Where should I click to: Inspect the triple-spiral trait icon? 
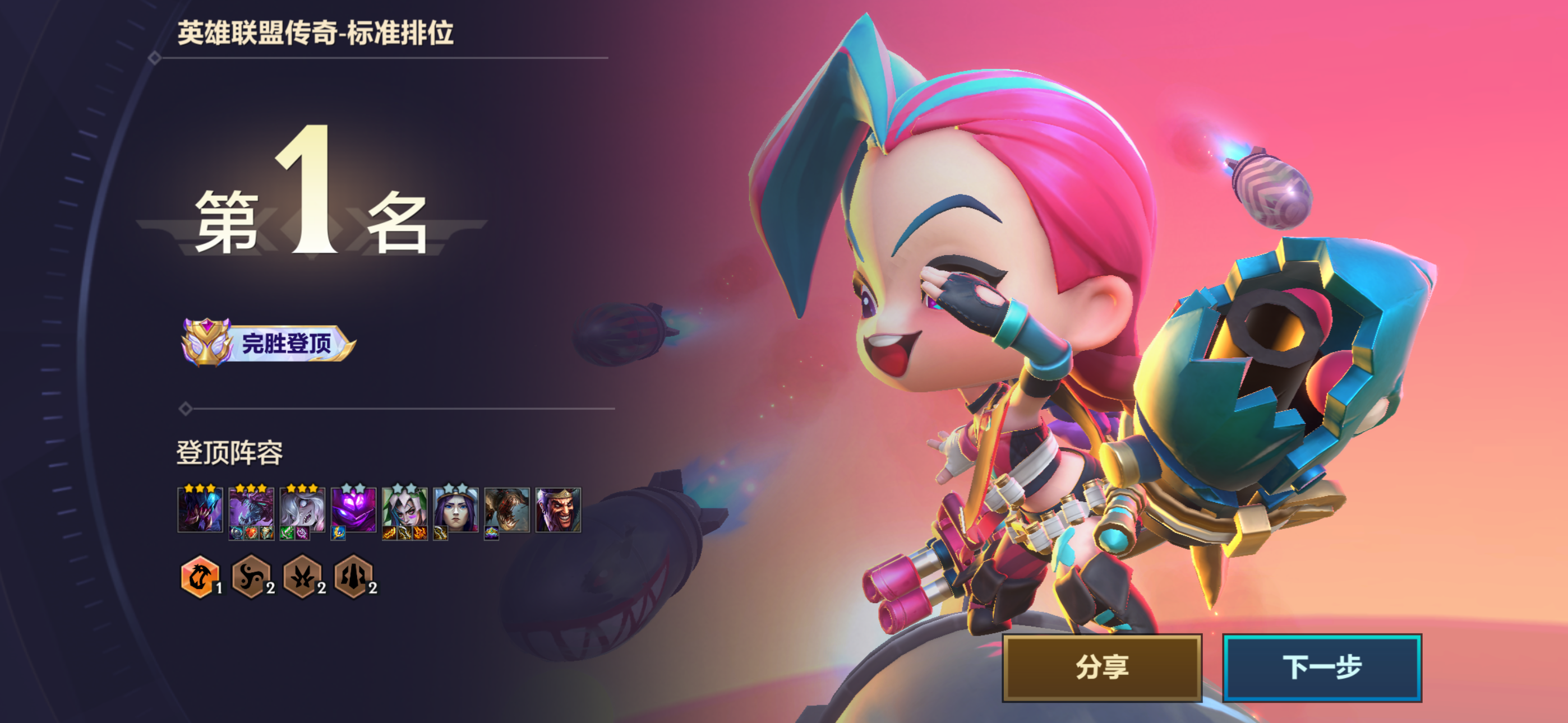(250, 576)
